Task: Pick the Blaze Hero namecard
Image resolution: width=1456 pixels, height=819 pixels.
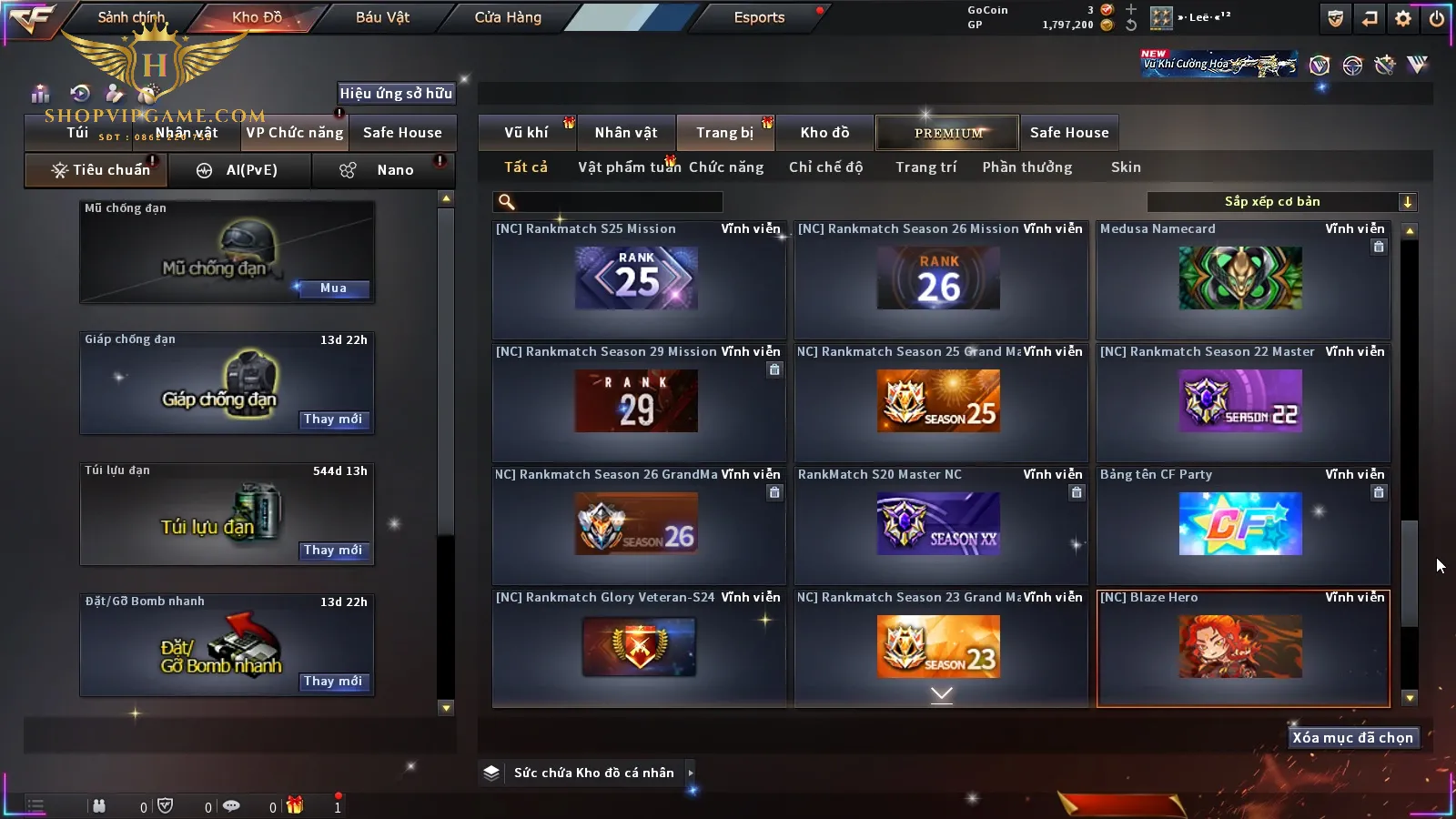Action: pos(1242,647)
